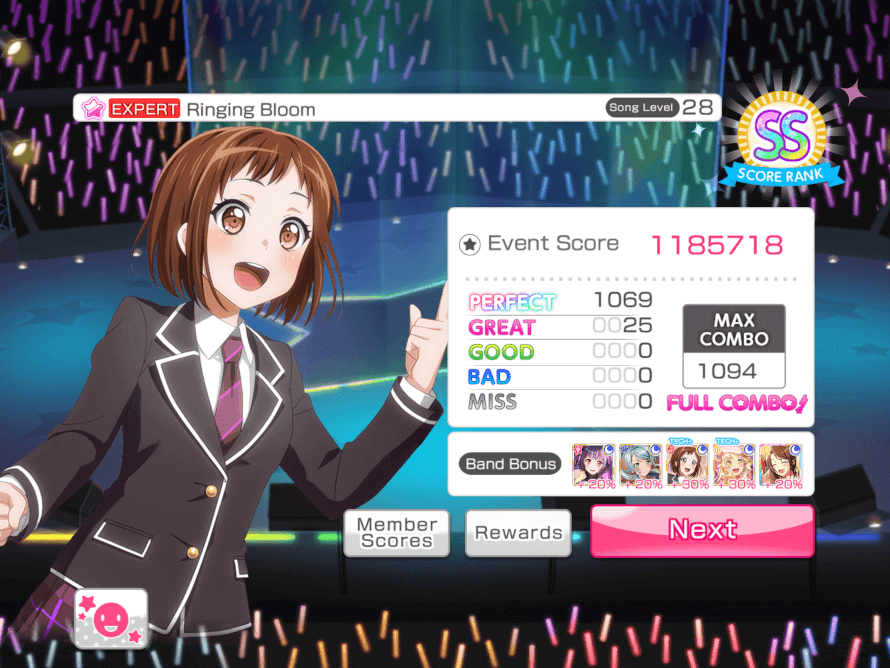Click the pink smiley face button
Screen dimensions: 890x668
[110, 619]
